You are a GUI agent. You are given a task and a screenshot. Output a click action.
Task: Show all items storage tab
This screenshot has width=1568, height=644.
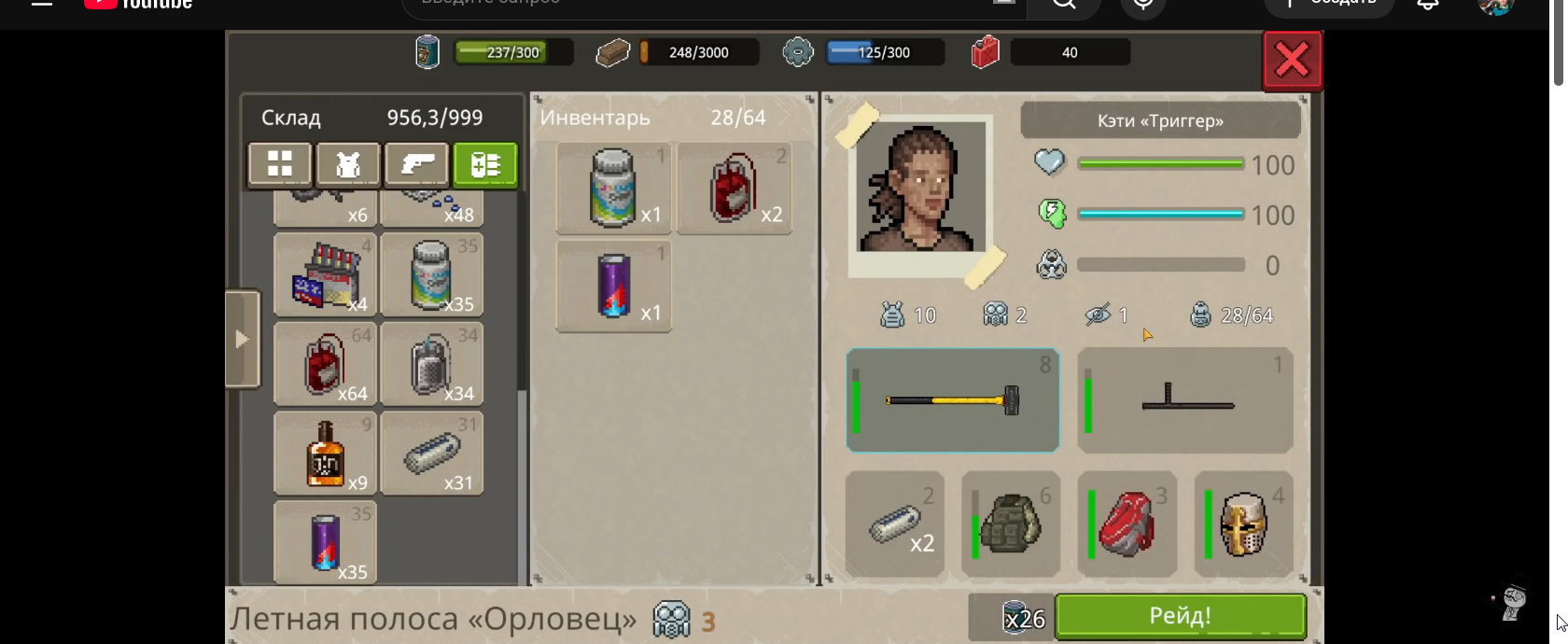[279, 165]
